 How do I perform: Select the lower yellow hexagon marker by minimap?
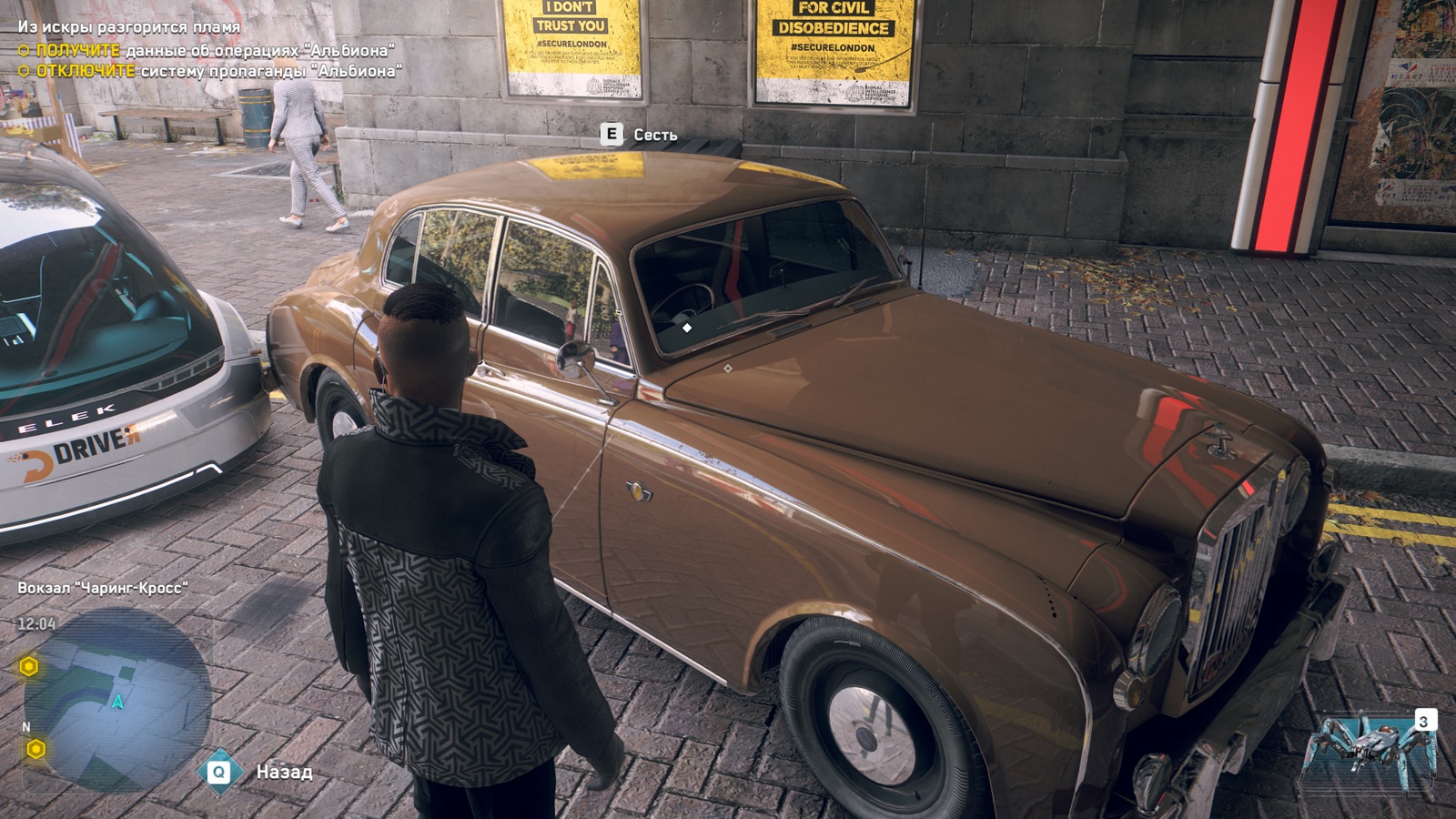35,749
